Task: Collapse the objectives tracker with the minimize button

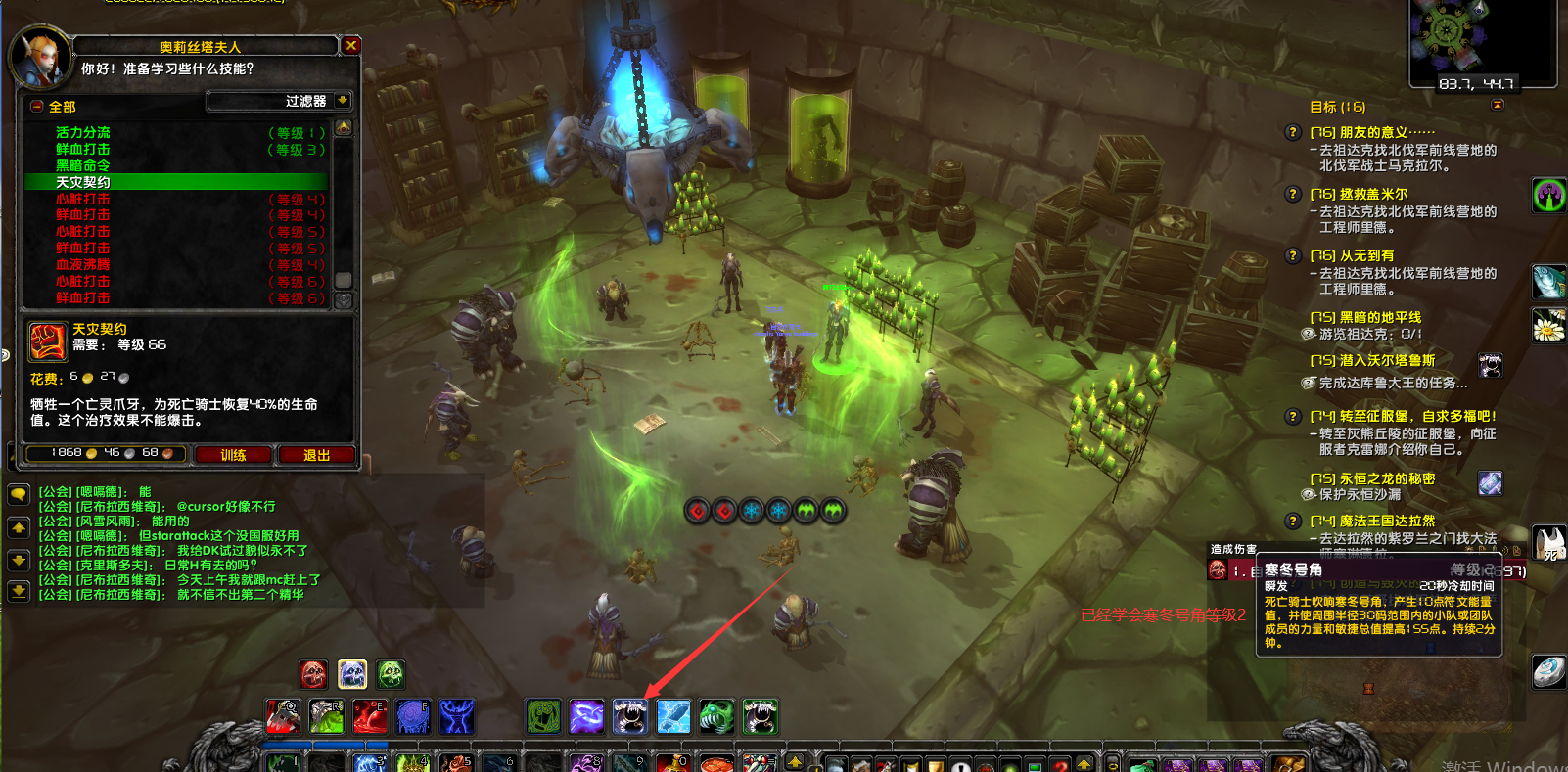Action: tap(1498, 105)
